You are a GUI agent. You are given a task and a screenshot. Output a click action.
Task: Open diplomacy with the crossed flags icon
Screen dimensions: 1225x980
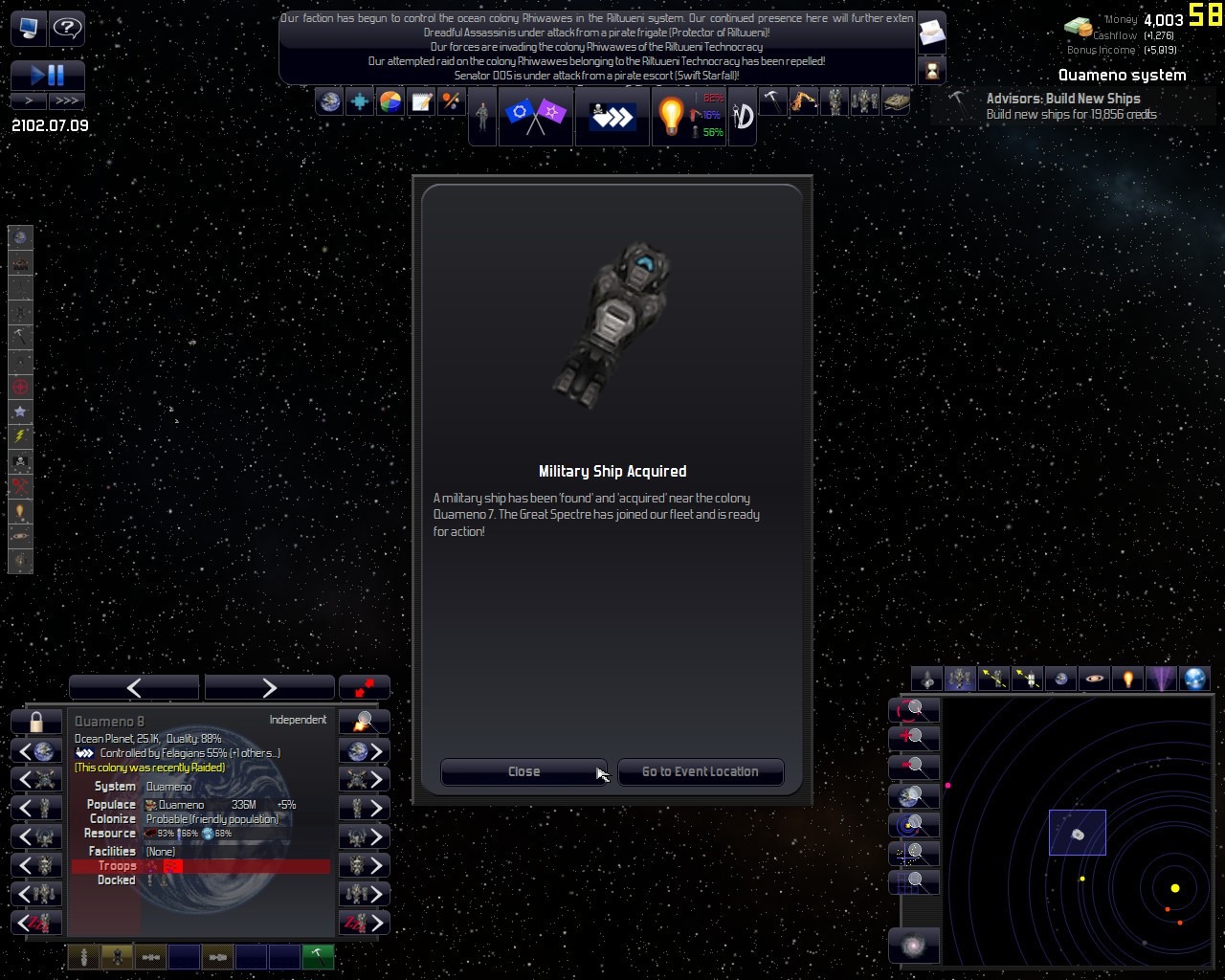(x=535, y=117)
